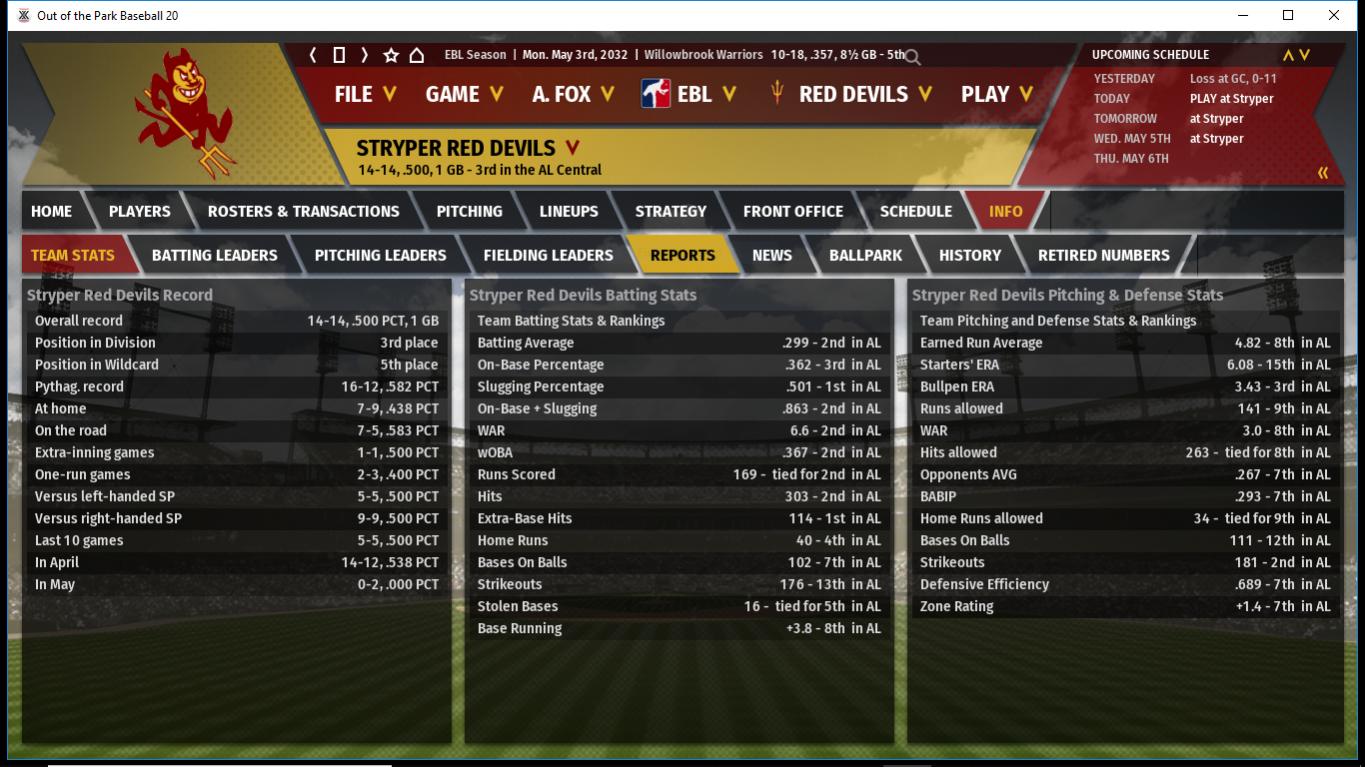Show PITCHING LEADERS sub-tab
This screenshot has height=767, width=1365.
click(380, 255)
